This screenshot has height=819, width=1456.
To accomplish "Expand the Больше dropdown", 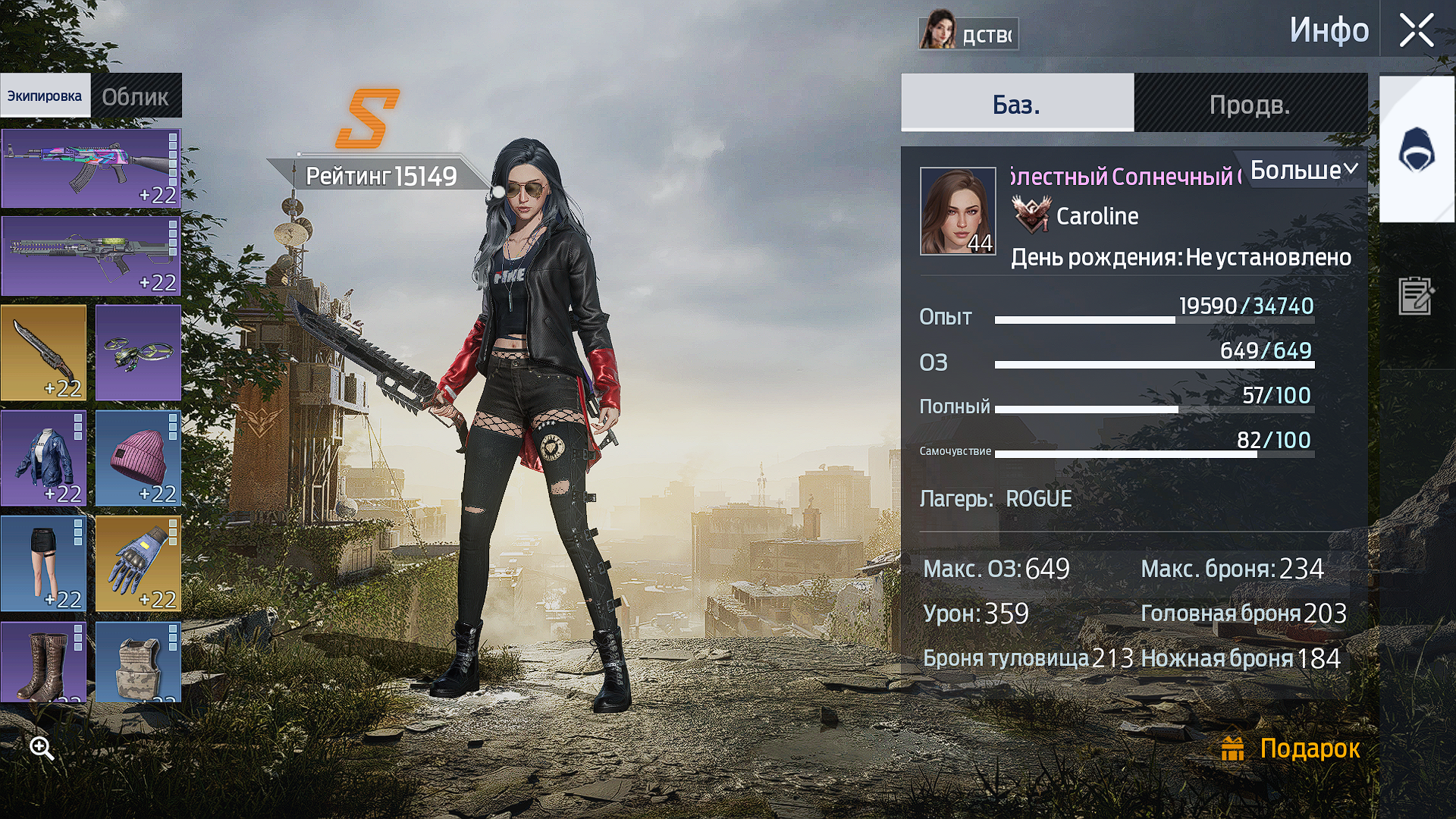I will point(1303,170).
